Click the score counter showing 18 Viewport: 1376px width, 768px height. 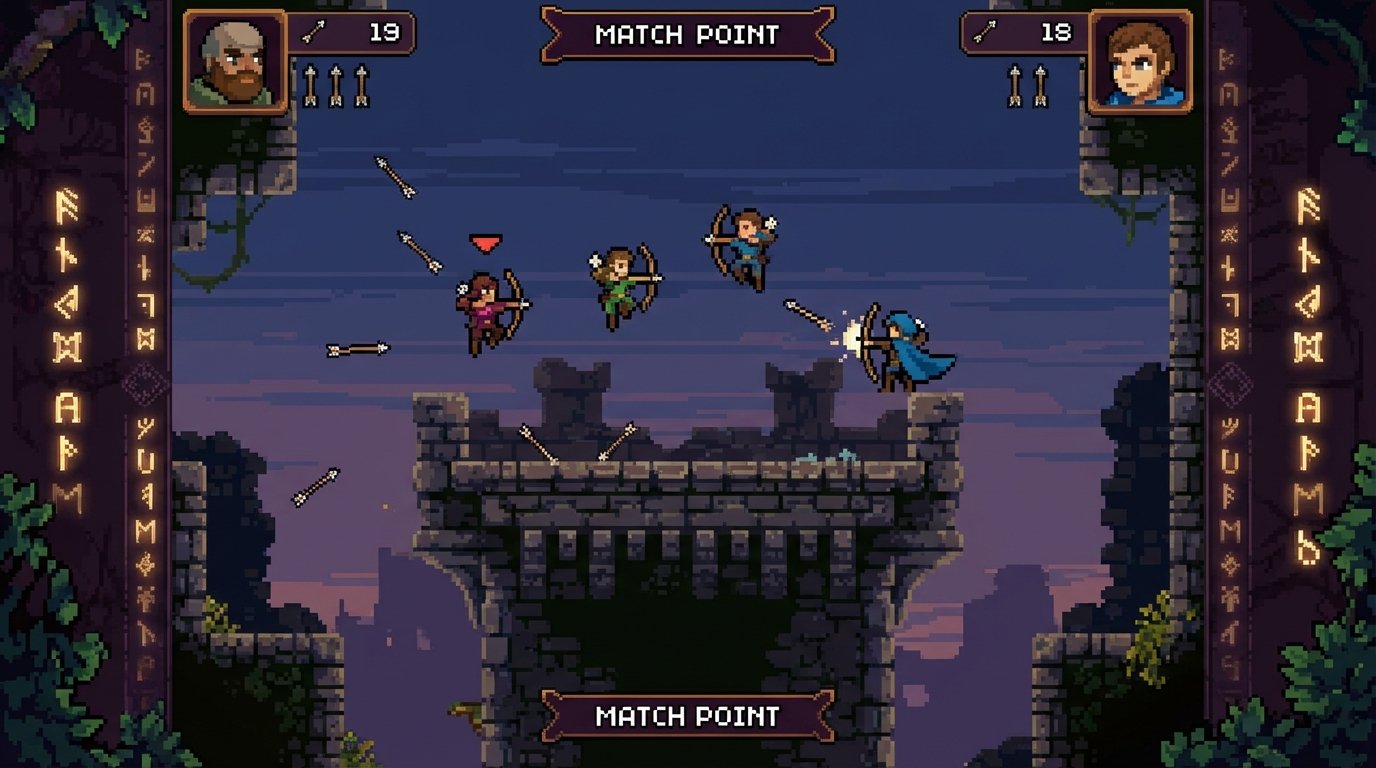pos(1055,30)
